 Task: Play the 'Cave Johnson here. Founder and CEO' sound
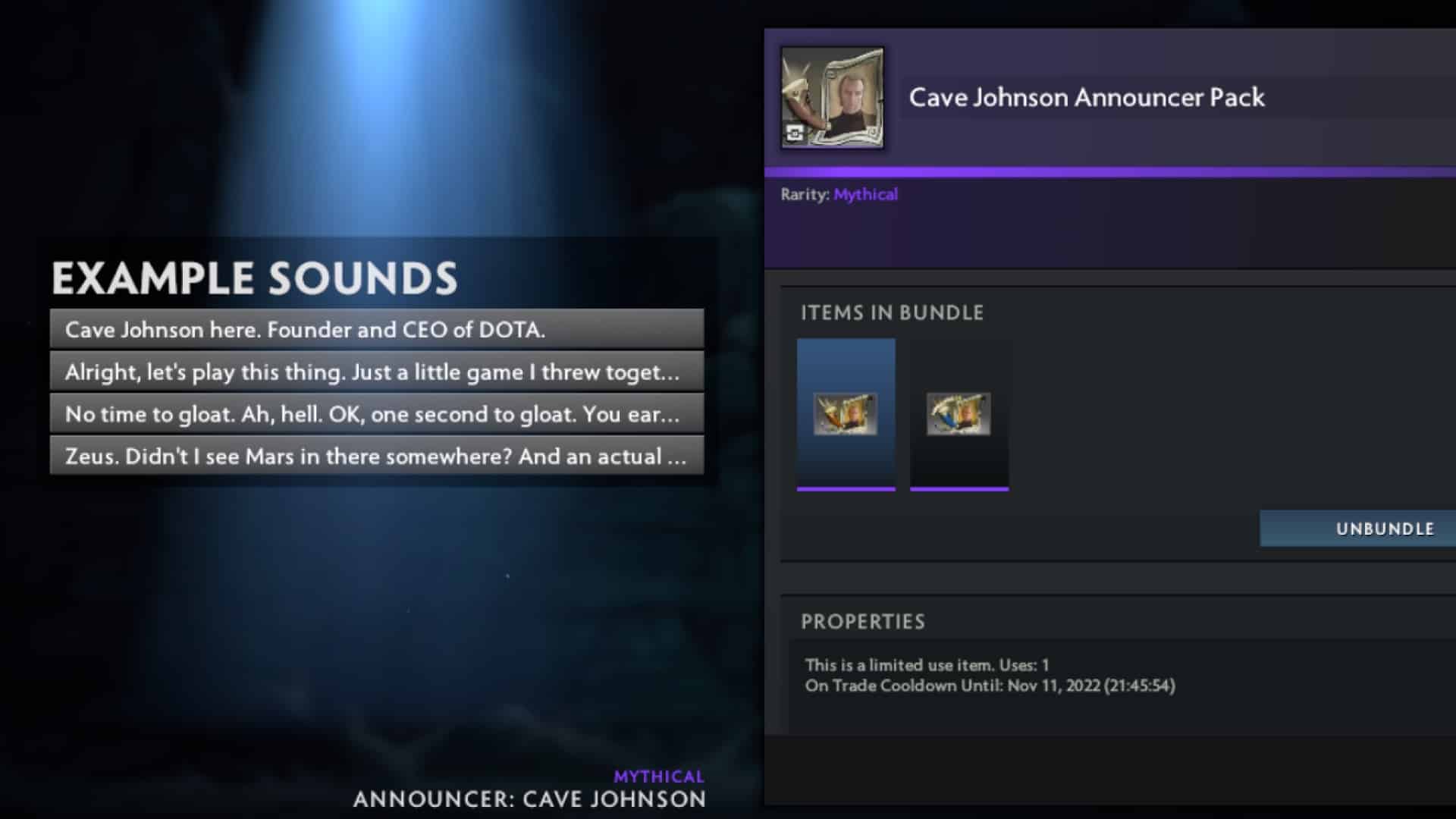(x=377, y=331)
